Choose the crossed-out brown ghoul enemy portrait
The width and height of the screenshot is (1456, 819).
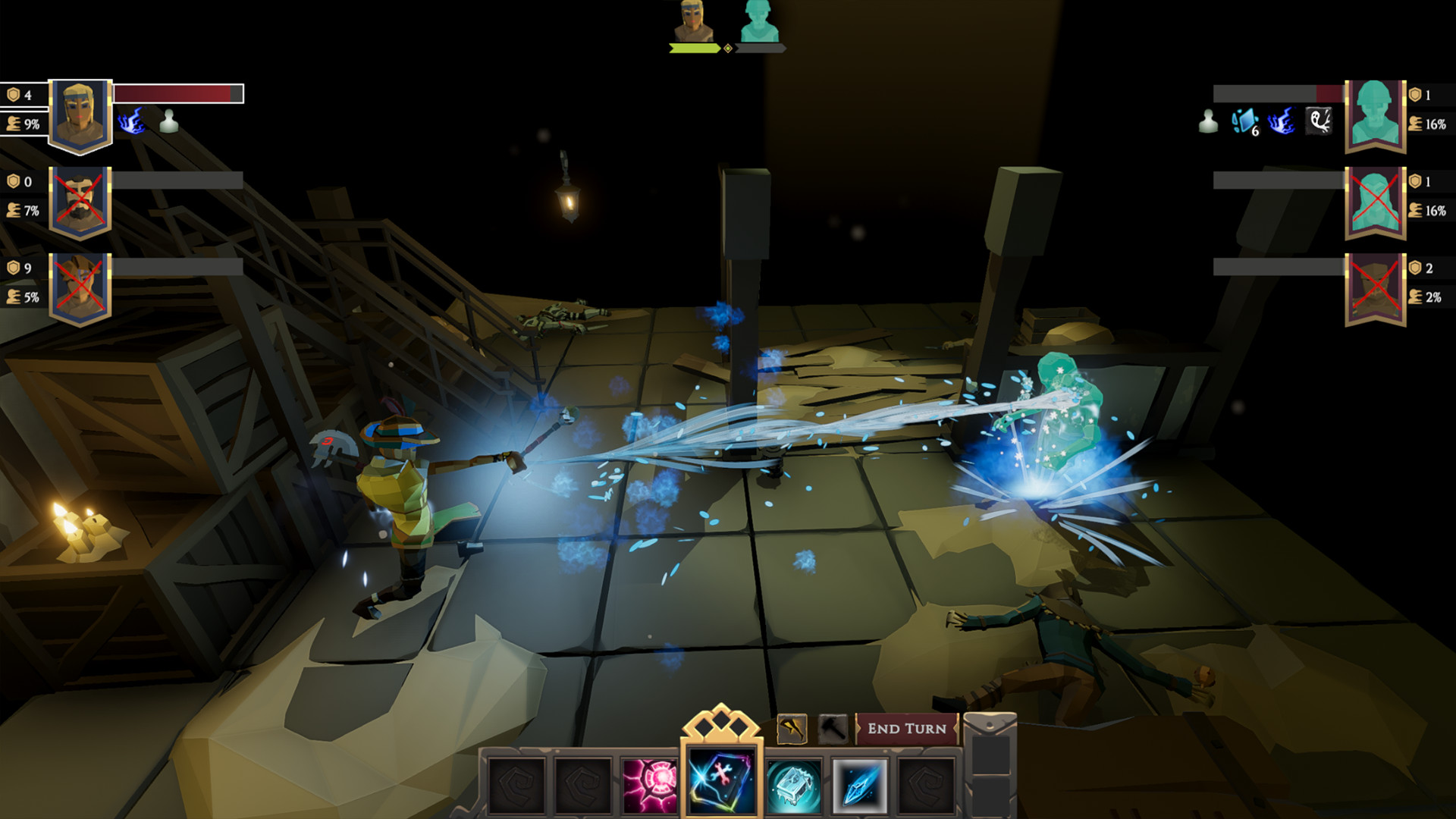coord(1375,288)
